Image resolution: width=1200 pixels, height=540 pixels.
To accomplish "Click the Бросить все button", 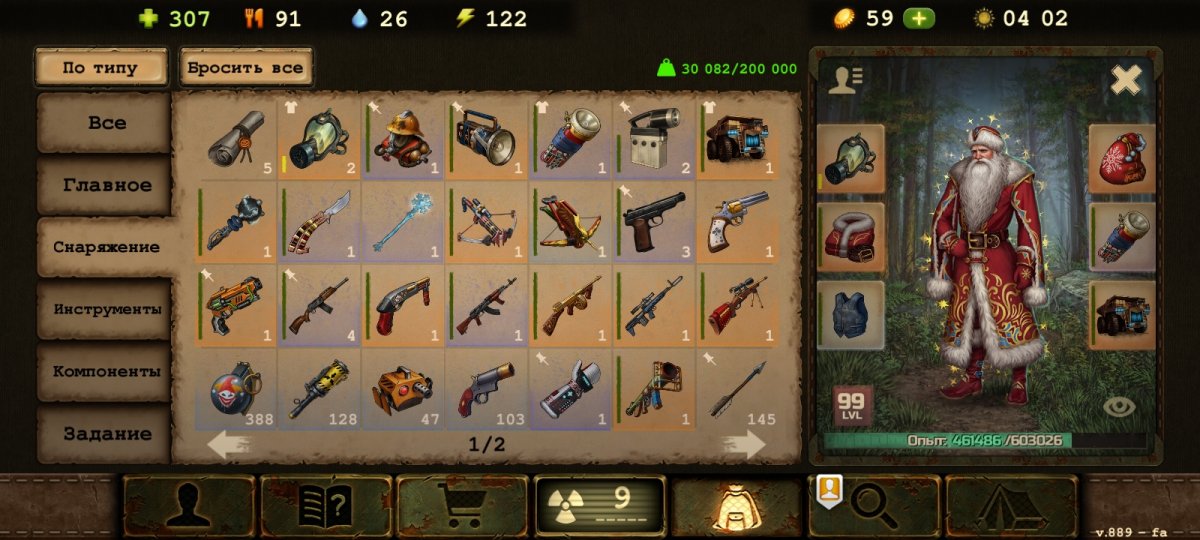I will [x=245, y=68].
